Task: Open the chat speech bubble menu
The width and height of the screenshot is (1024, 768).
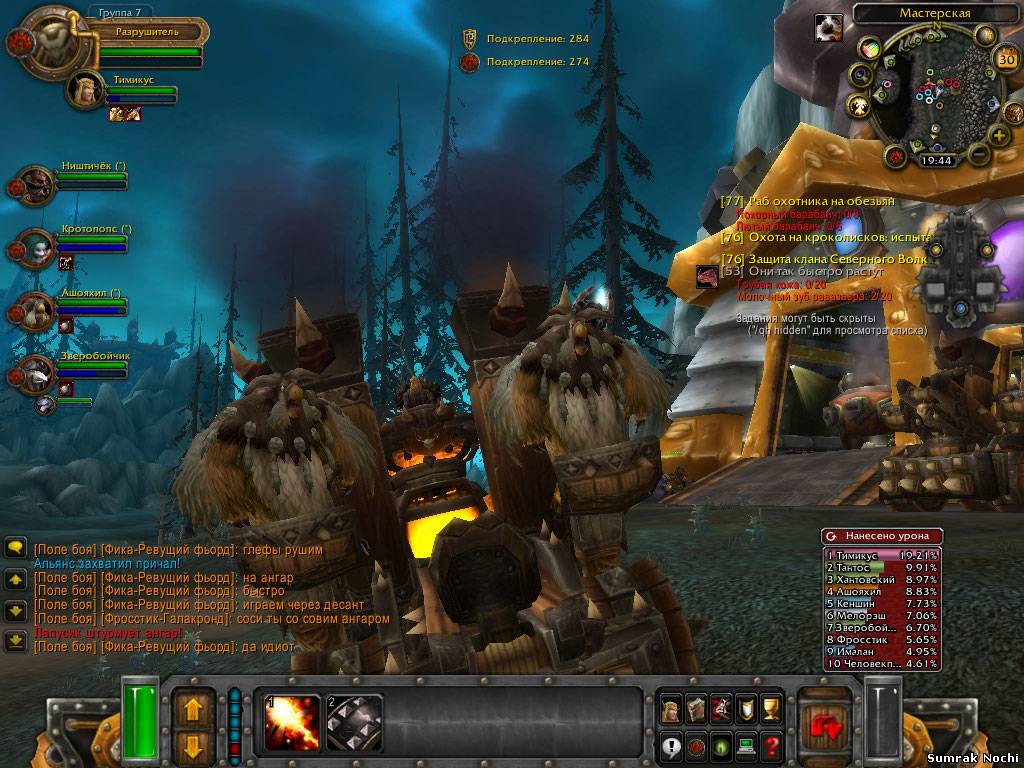Action: 15,548
